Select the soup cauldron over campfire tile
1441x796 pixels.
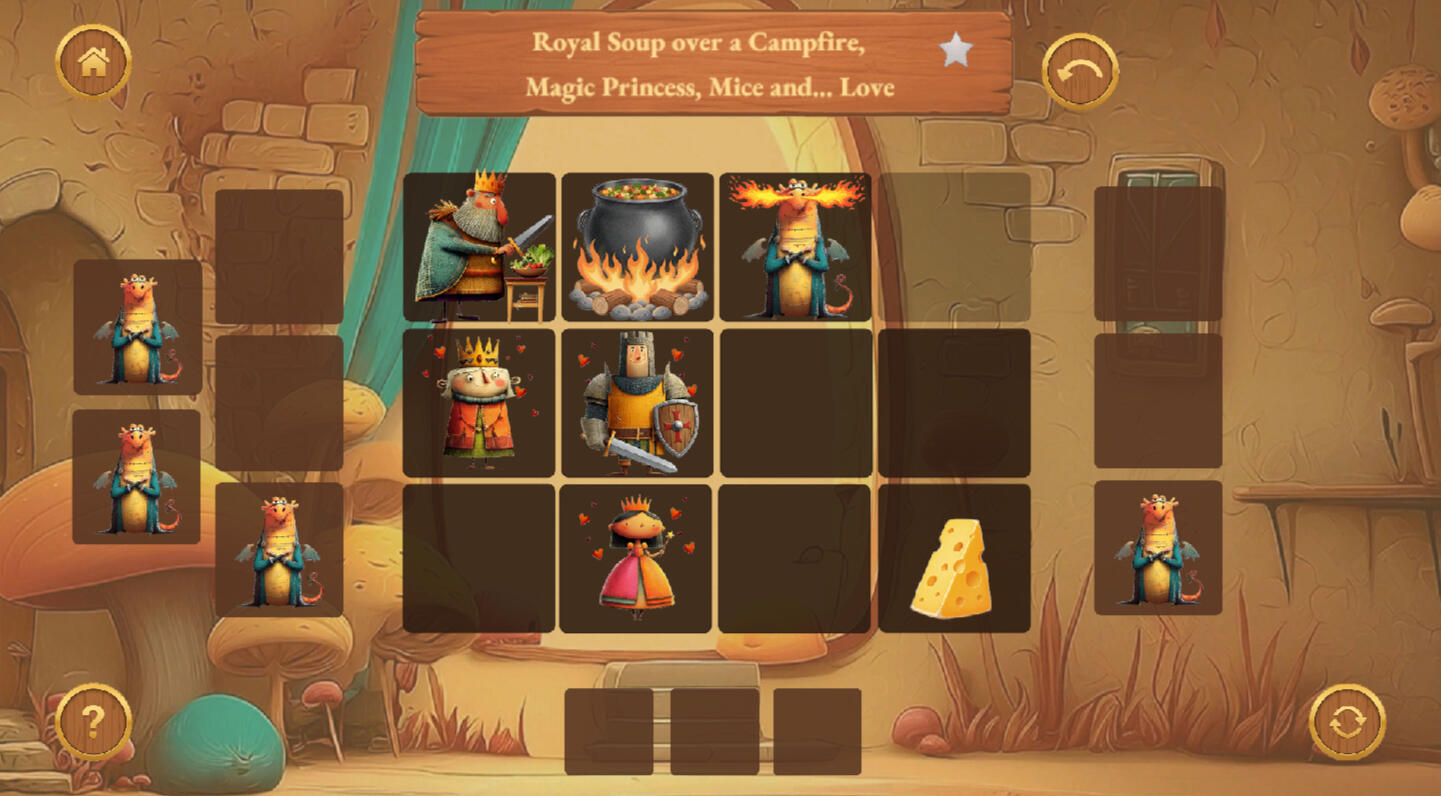click(637, 247)
